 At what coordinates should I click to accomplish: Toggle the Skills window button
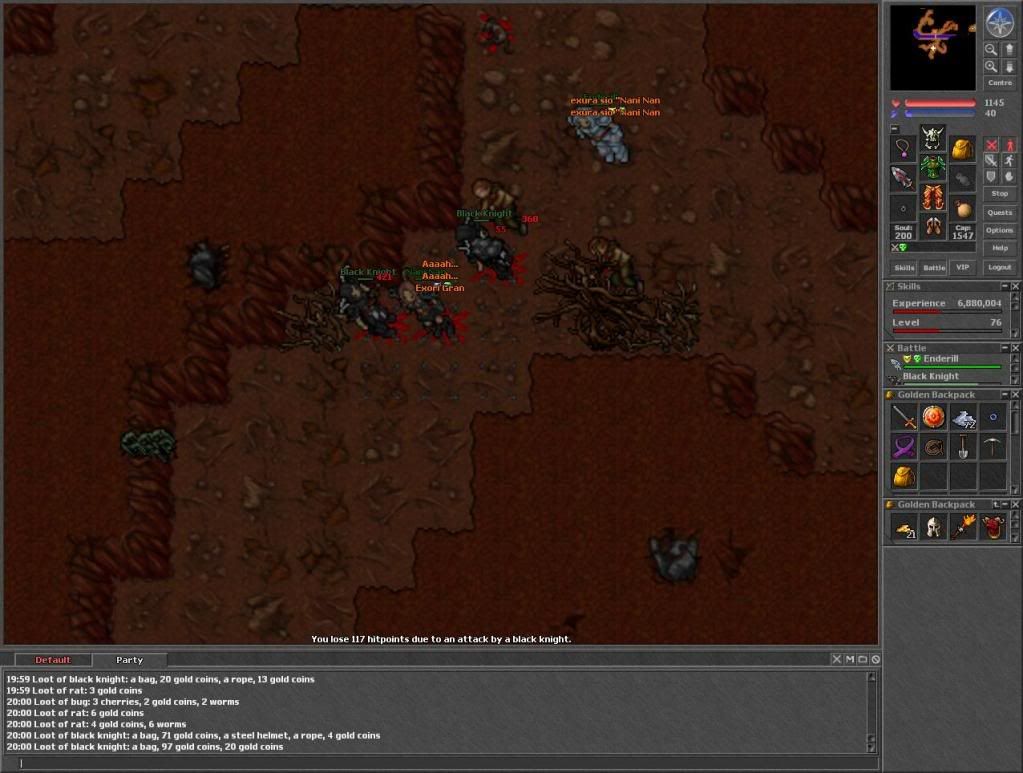coord(904,267)
